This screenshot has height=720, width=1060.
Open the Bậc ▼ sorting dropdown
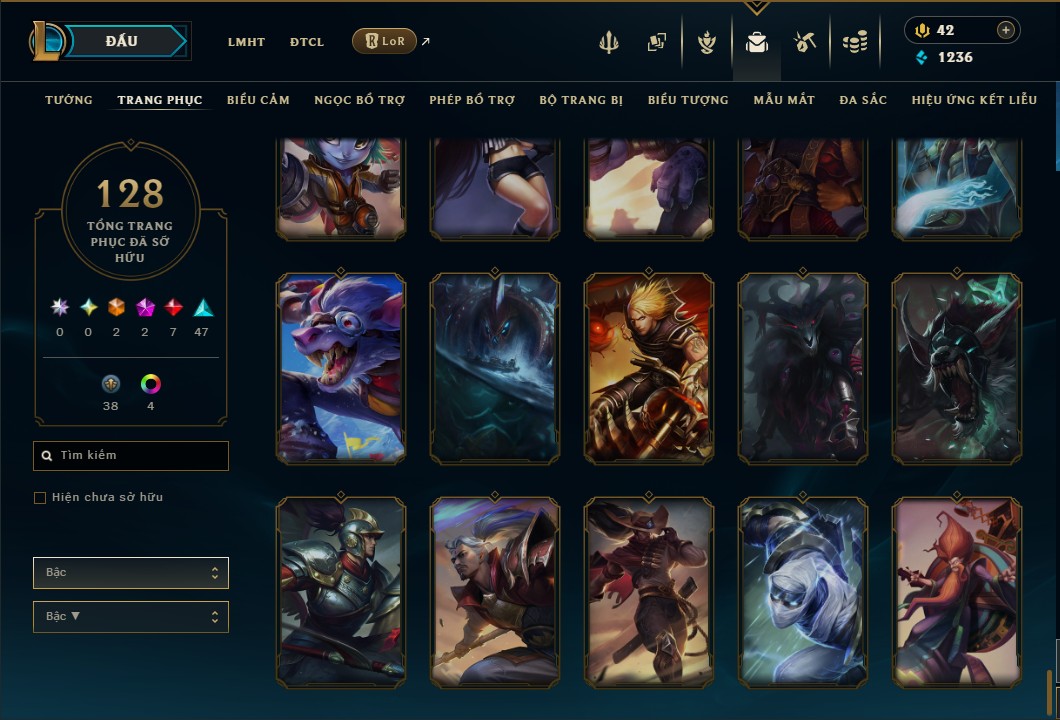click(x=131, y=617)
